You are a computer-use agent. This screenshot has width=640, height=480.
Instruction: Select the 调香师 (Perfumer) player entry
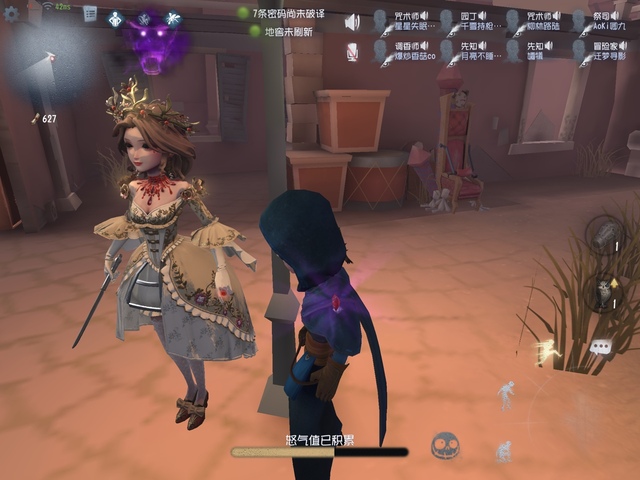pyautogui.click(x=408, y=52)
